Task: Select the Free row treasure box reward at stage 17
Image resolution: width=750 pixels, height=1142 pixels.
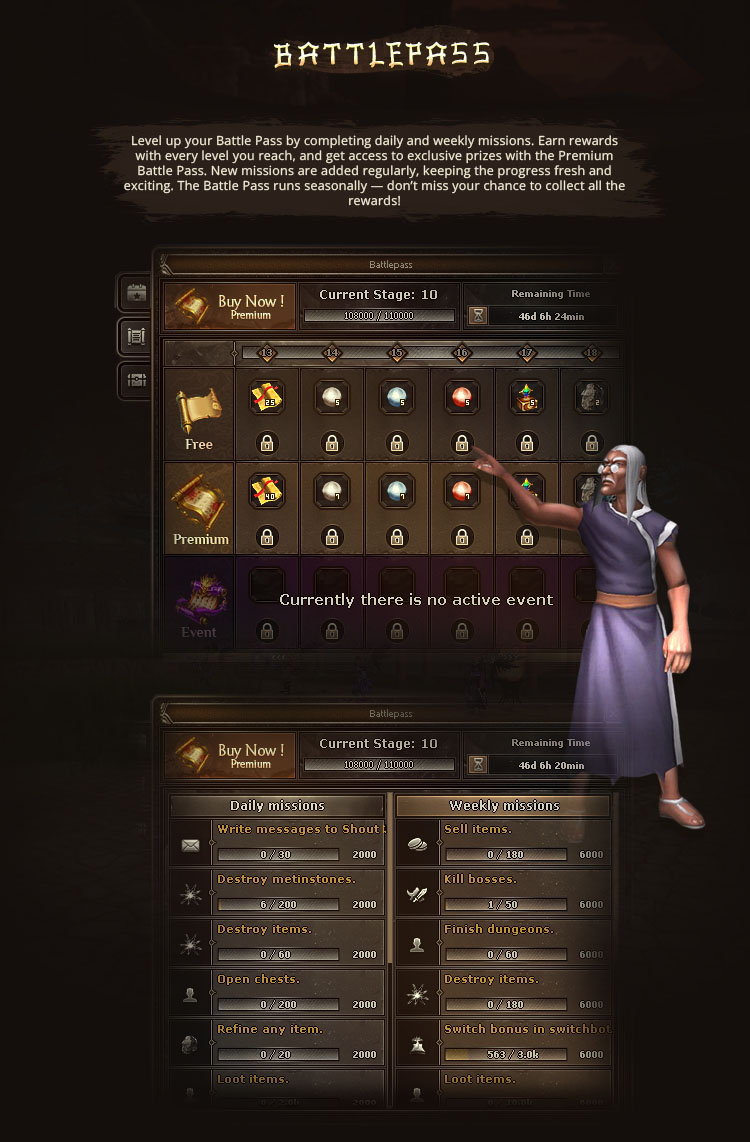Action: pos(527,397)
